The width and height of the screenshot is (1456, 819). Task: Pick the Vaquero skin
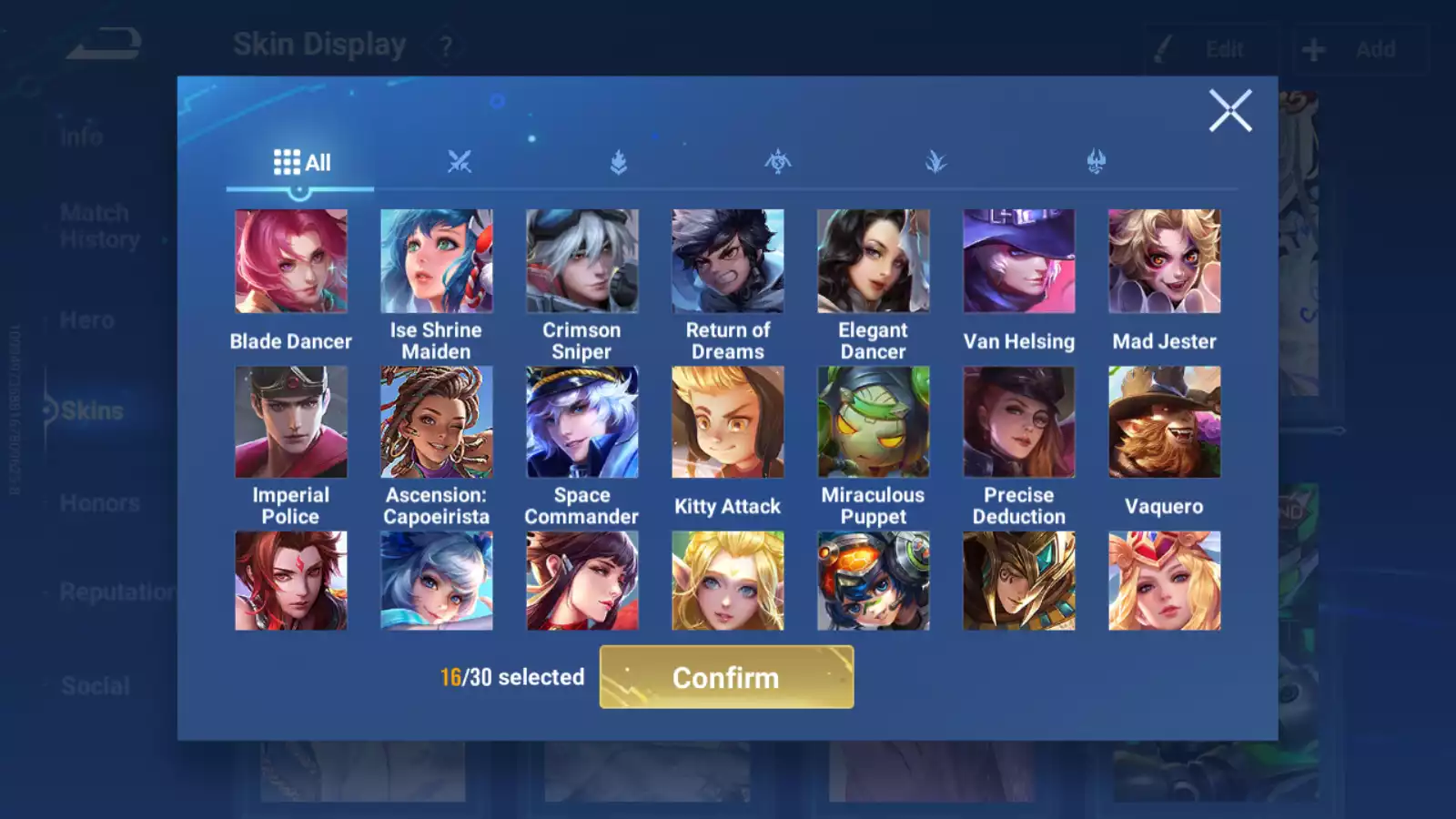[1165, 422]
